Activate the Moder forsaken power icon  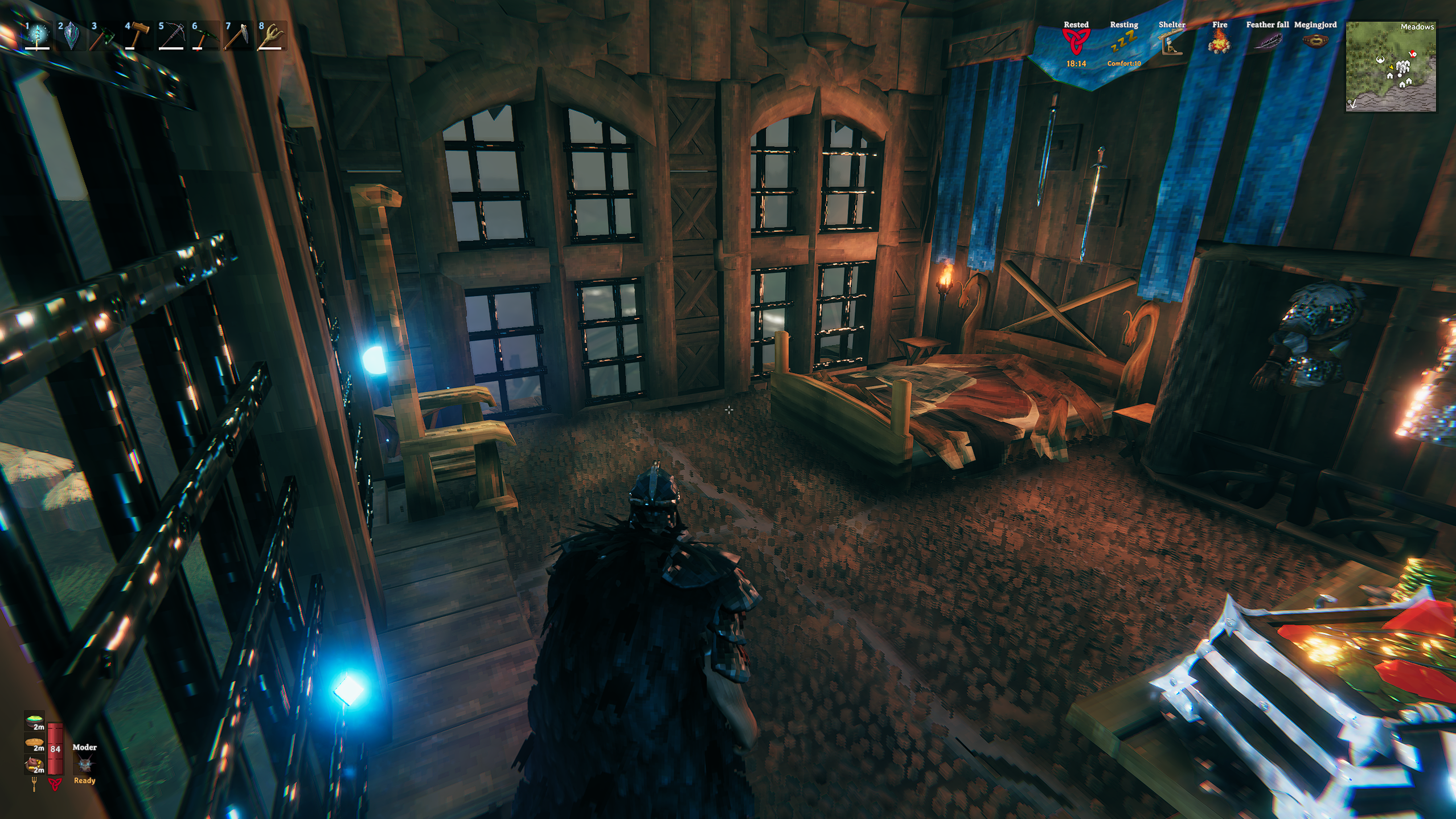point(84,764)
